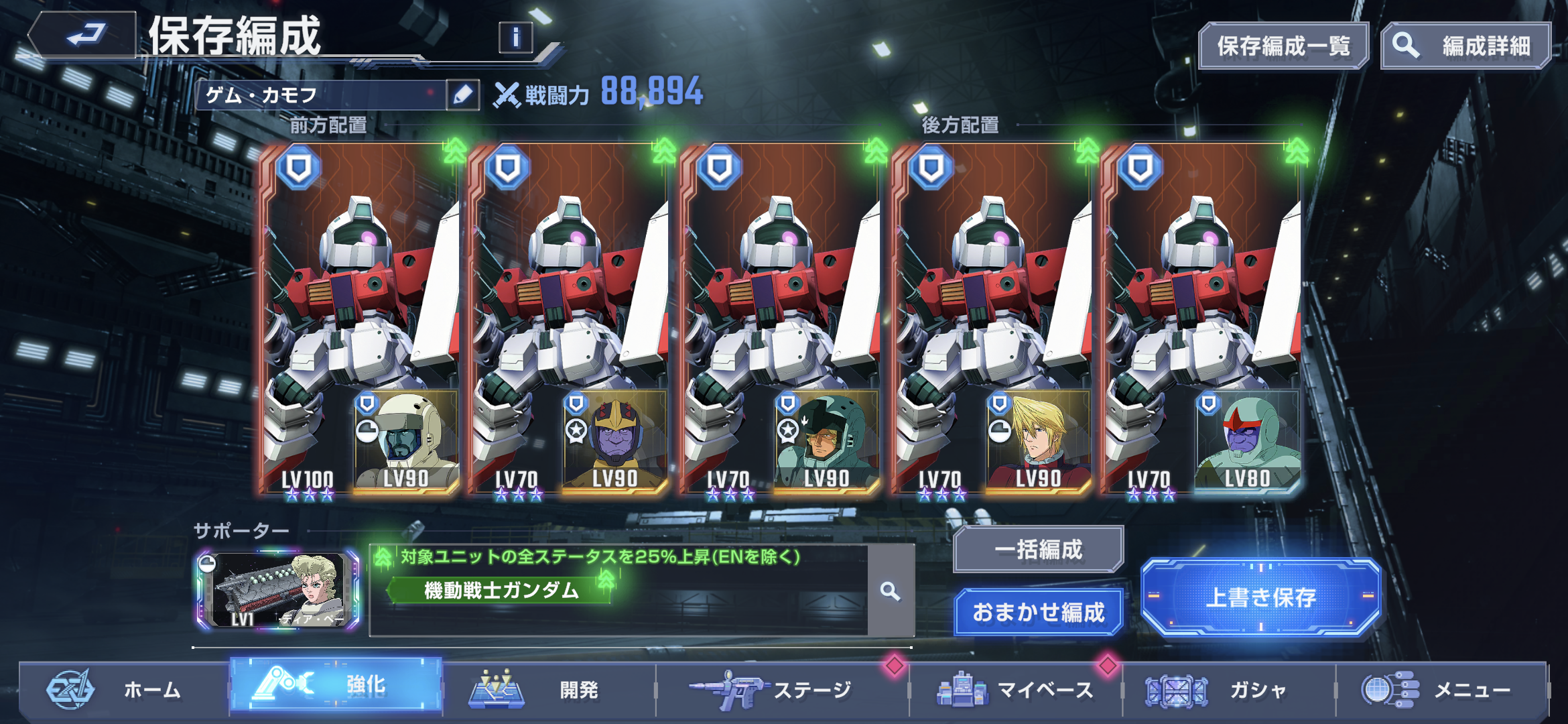Image resolution: width=1568 pixels, height=724 pixels.
Task: Choose the blonde pilot's unit card
Action: (992, 319)
